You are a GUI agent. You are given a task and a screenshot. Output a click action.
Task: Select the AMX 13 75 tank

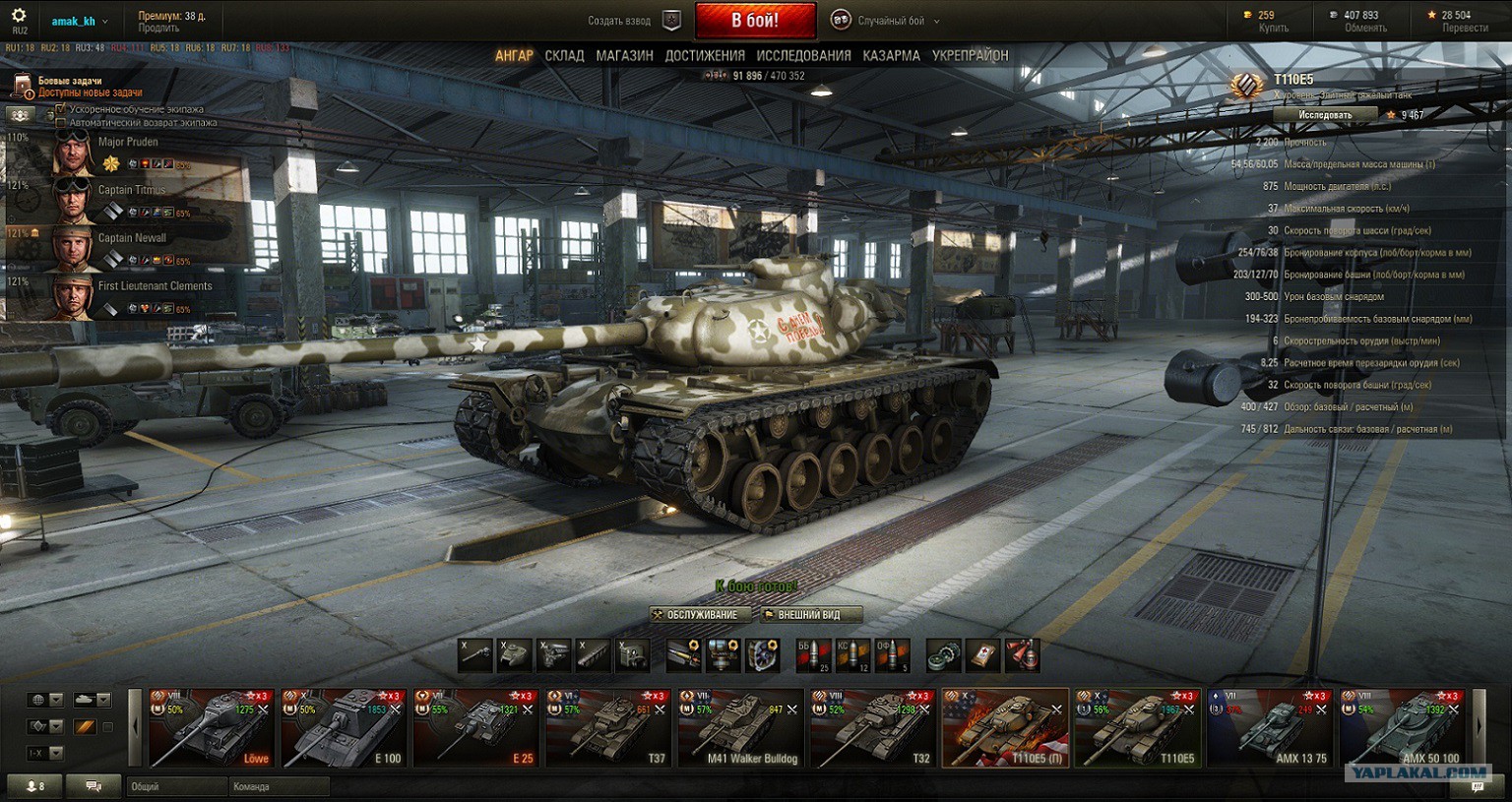1270,727
